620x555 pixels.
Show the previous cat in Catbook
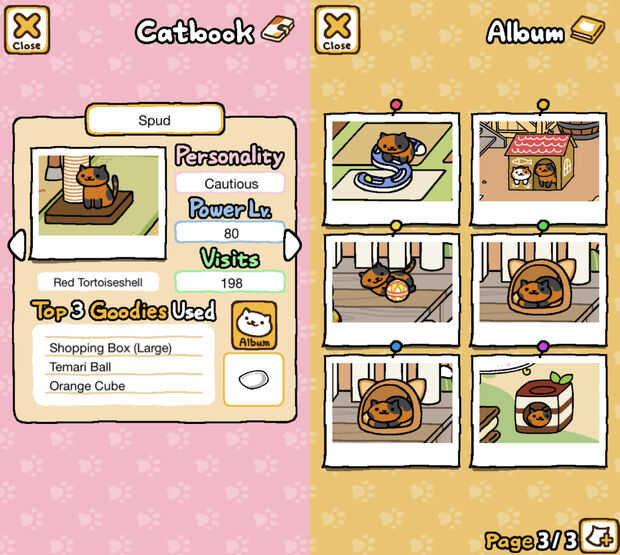[16, 245]
